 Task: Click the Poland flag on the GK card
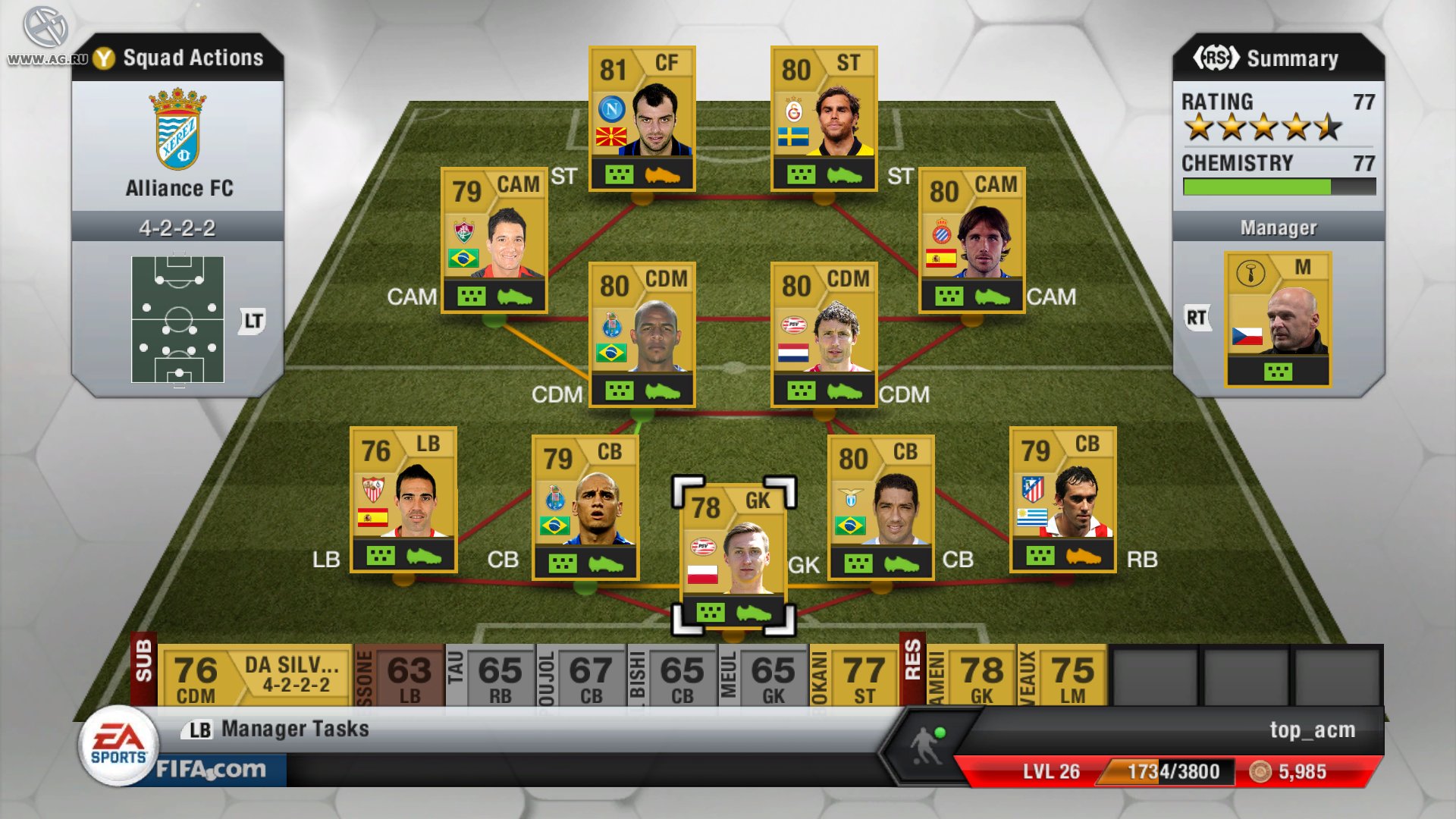704,573
